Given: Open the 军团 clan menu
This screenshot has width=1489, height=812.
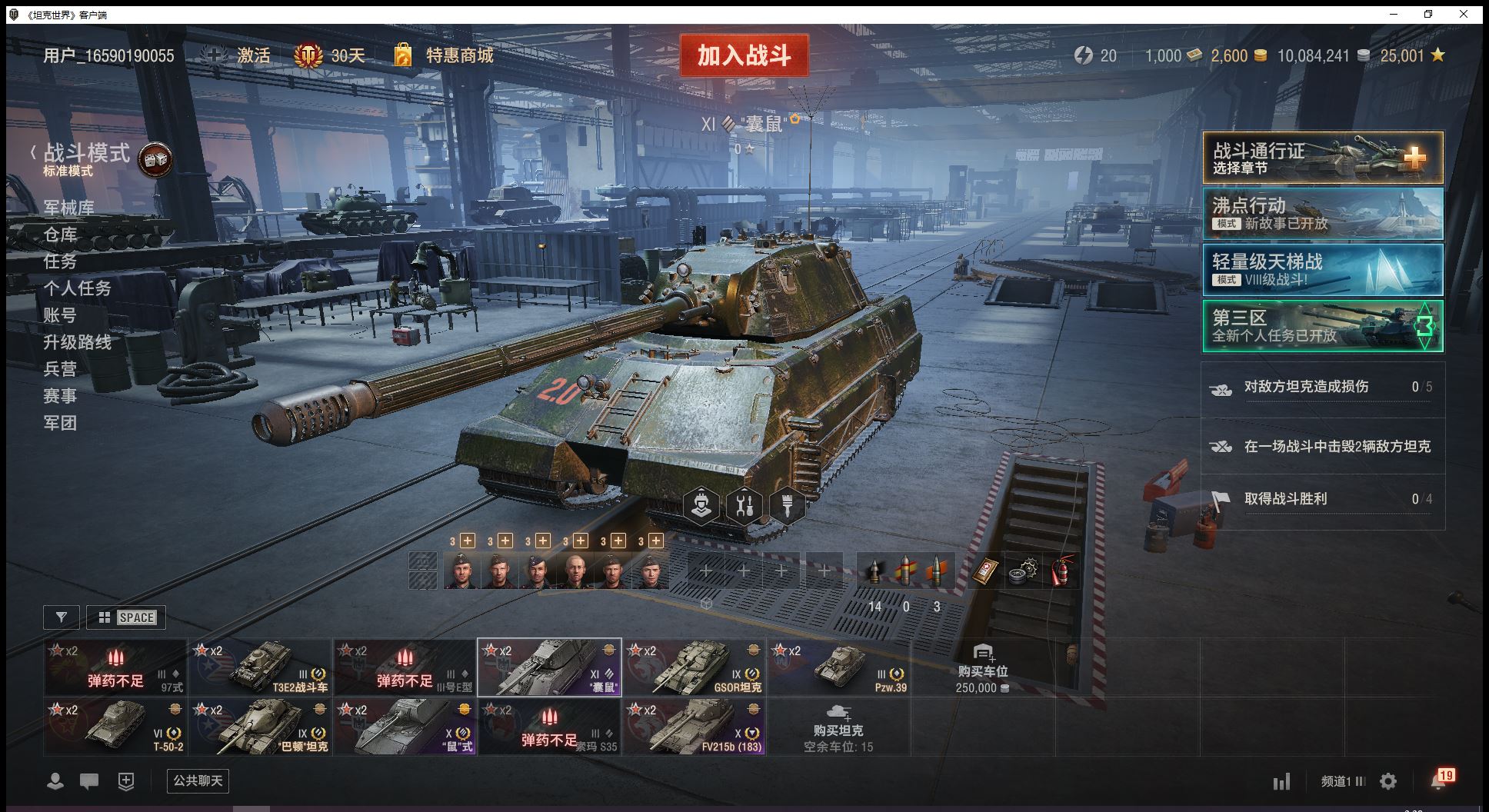Looking at the screenshot, I should (60, 423).
